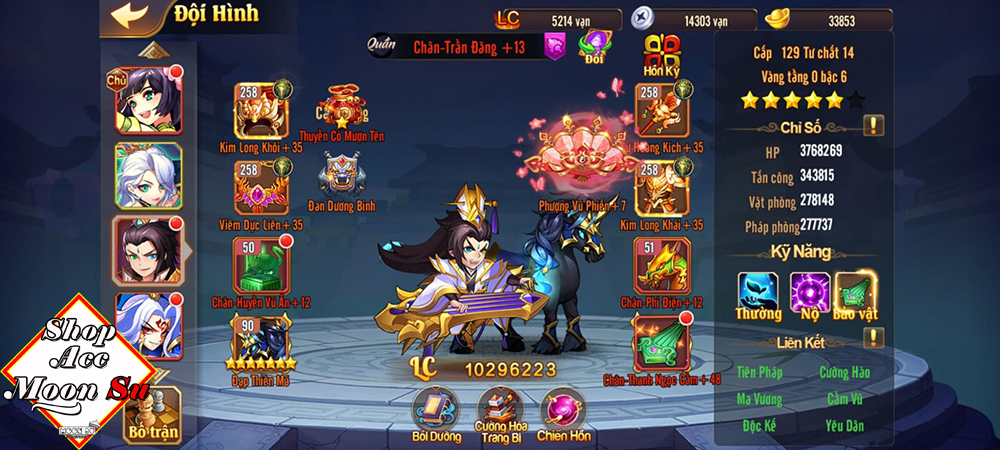The height and width of the screenshot is (450, 1000).
Task: Select the Chủ hero portrait
Action: 149,99
